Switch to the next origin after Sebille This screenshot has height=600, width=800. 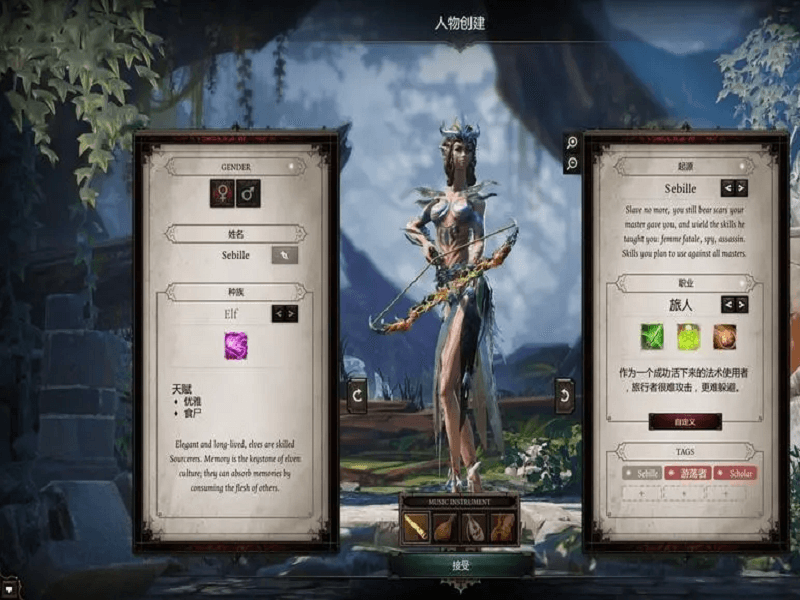[742, 188]
